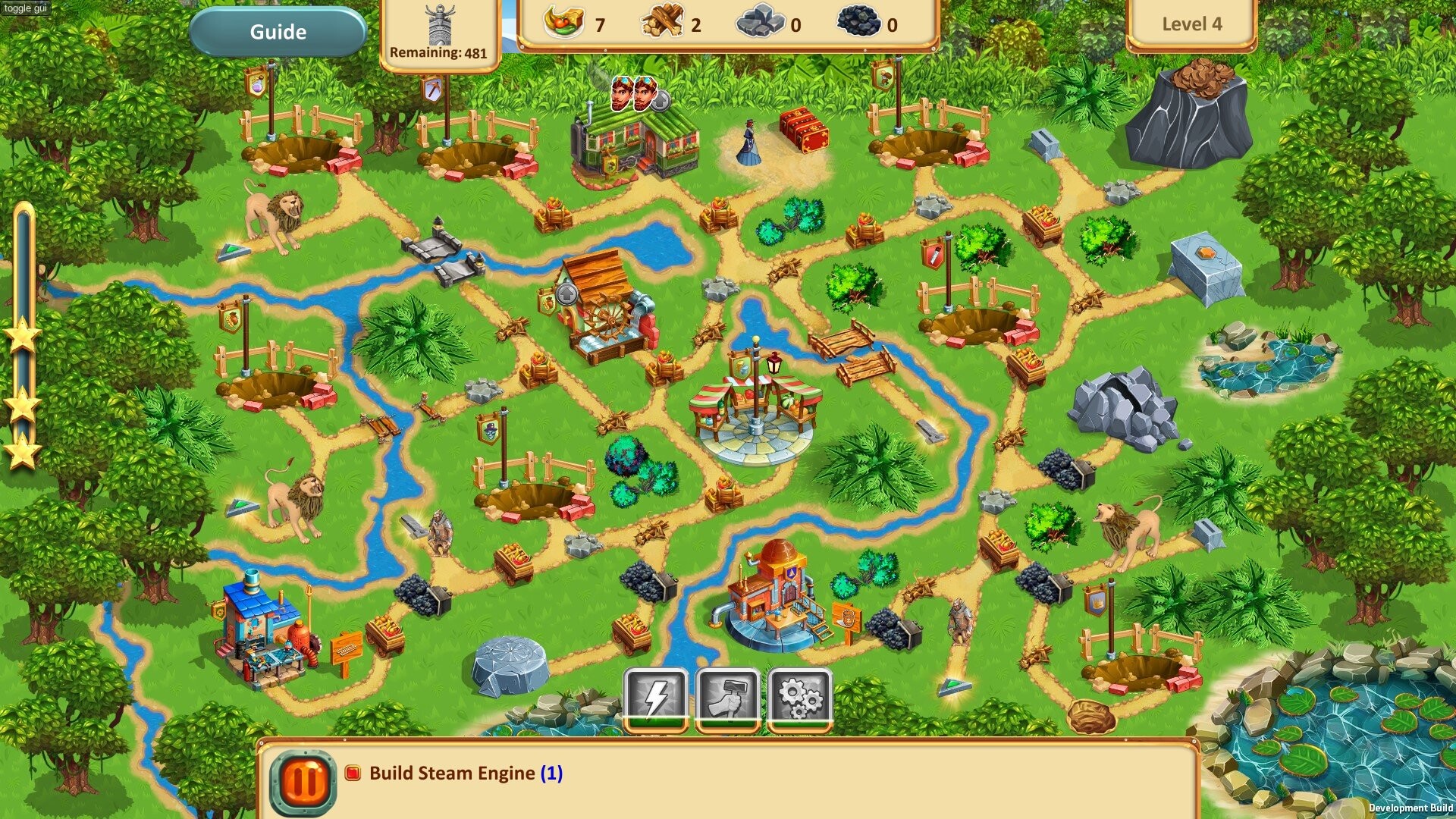Select the lady character on the path
Image resolution: width=1456 pixels, height=819 pixels.
[748, 140]
